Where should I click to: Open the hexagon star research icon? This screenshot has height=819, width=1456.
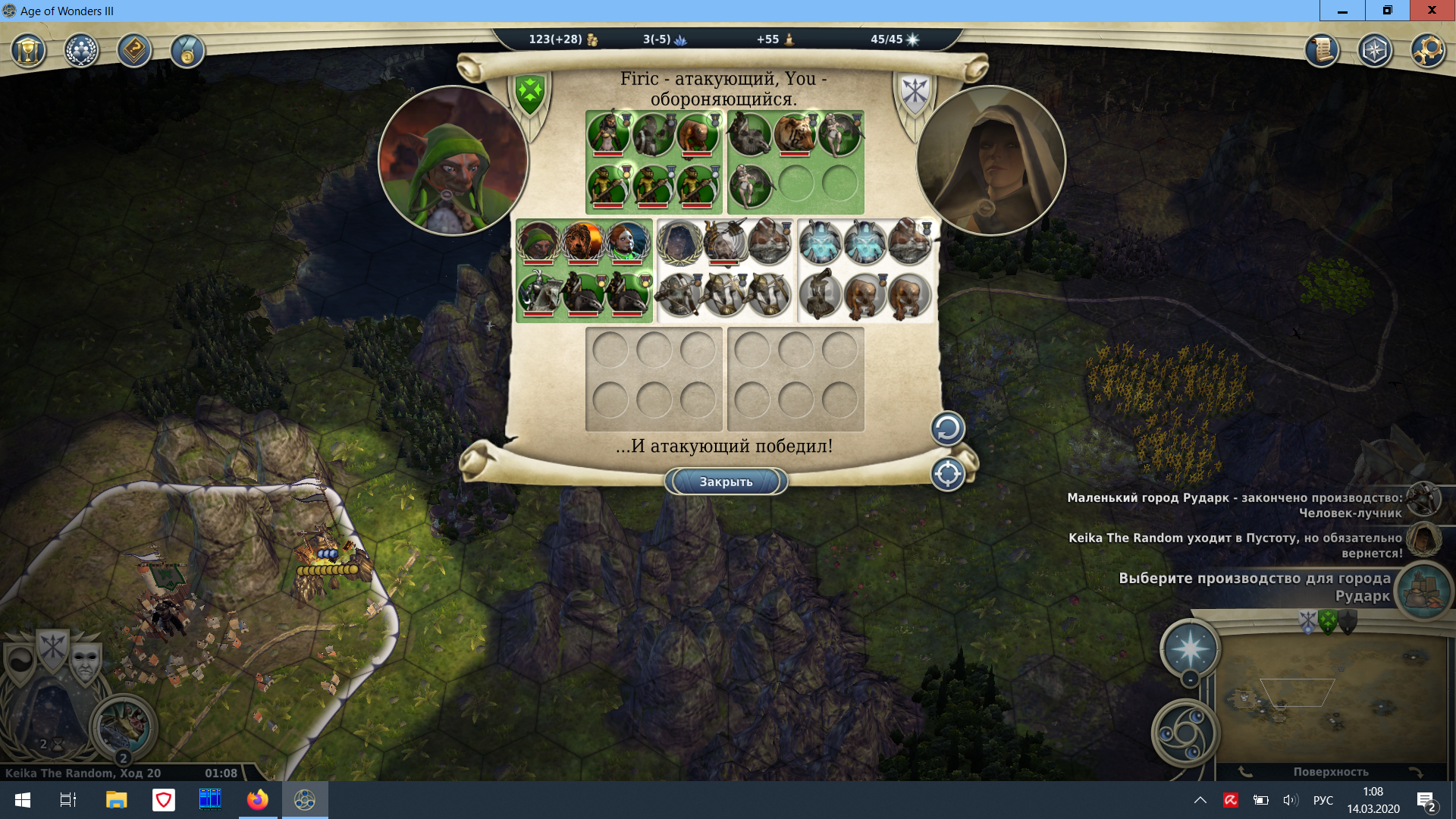[x=1375, y=51]
